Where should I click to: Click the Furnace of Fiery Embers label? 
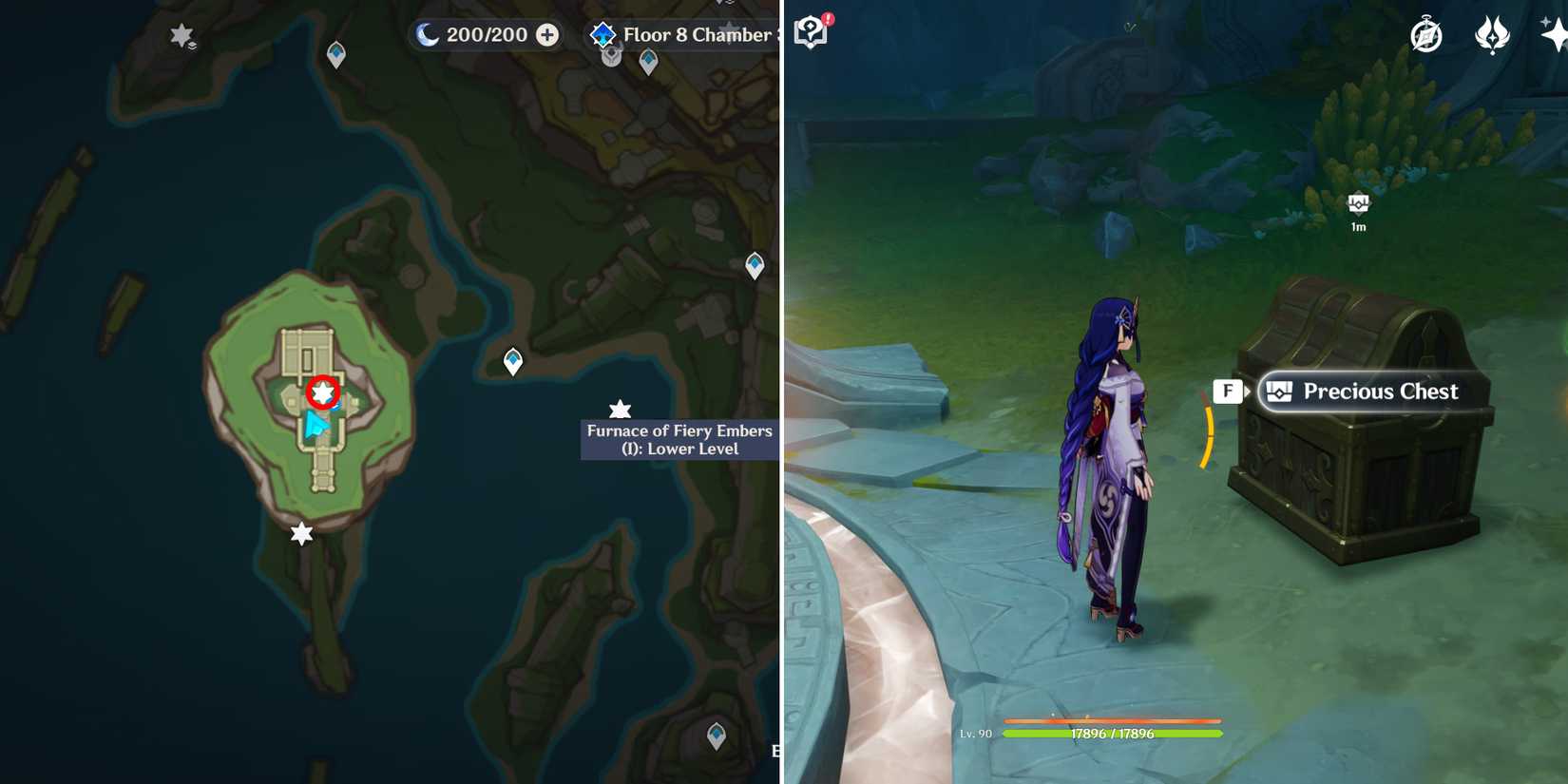(679, 440)
